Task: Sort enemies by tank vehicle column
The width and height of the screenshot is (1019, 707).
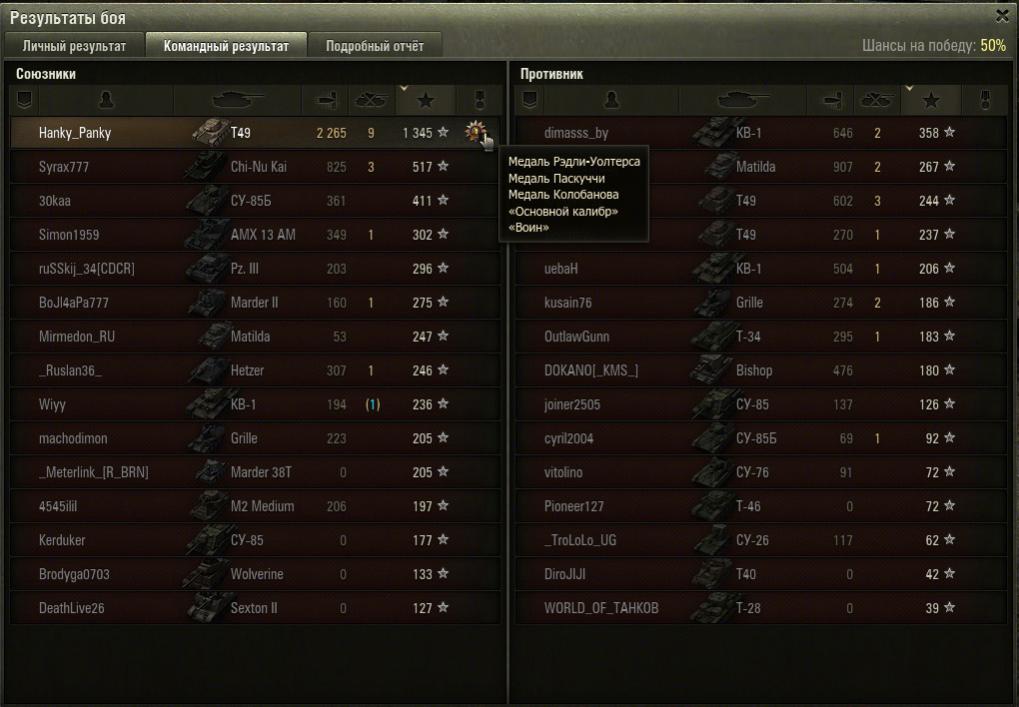Action: click(742, 100)
